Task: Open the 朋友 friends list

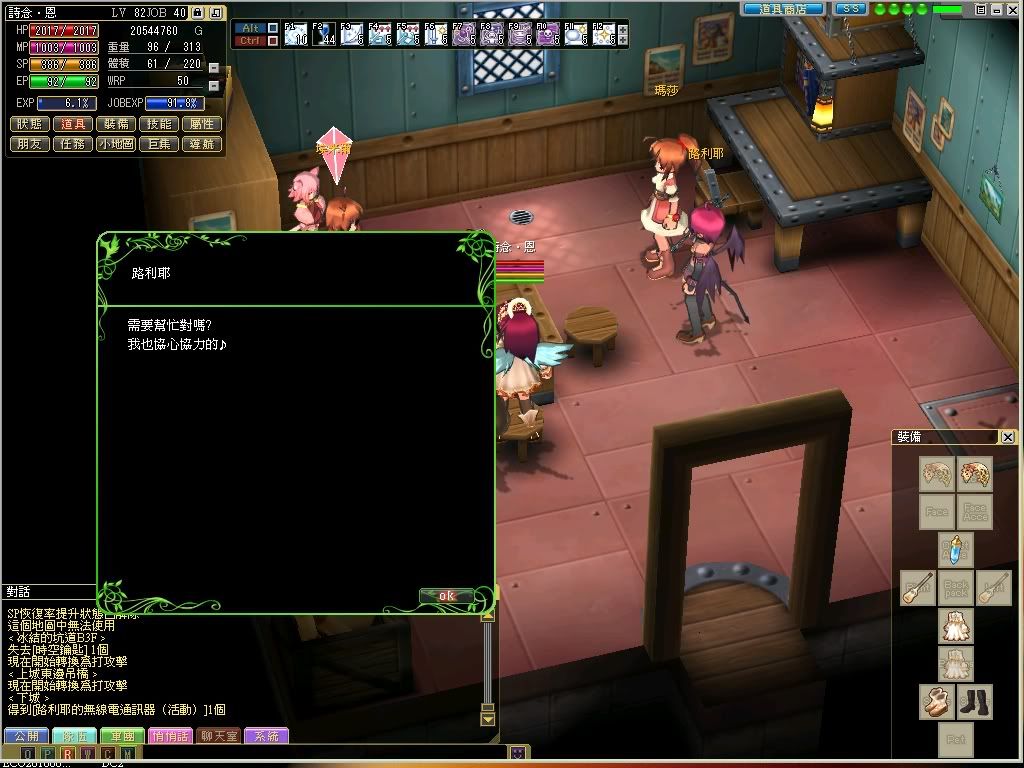Action: (x=30, y=144)
